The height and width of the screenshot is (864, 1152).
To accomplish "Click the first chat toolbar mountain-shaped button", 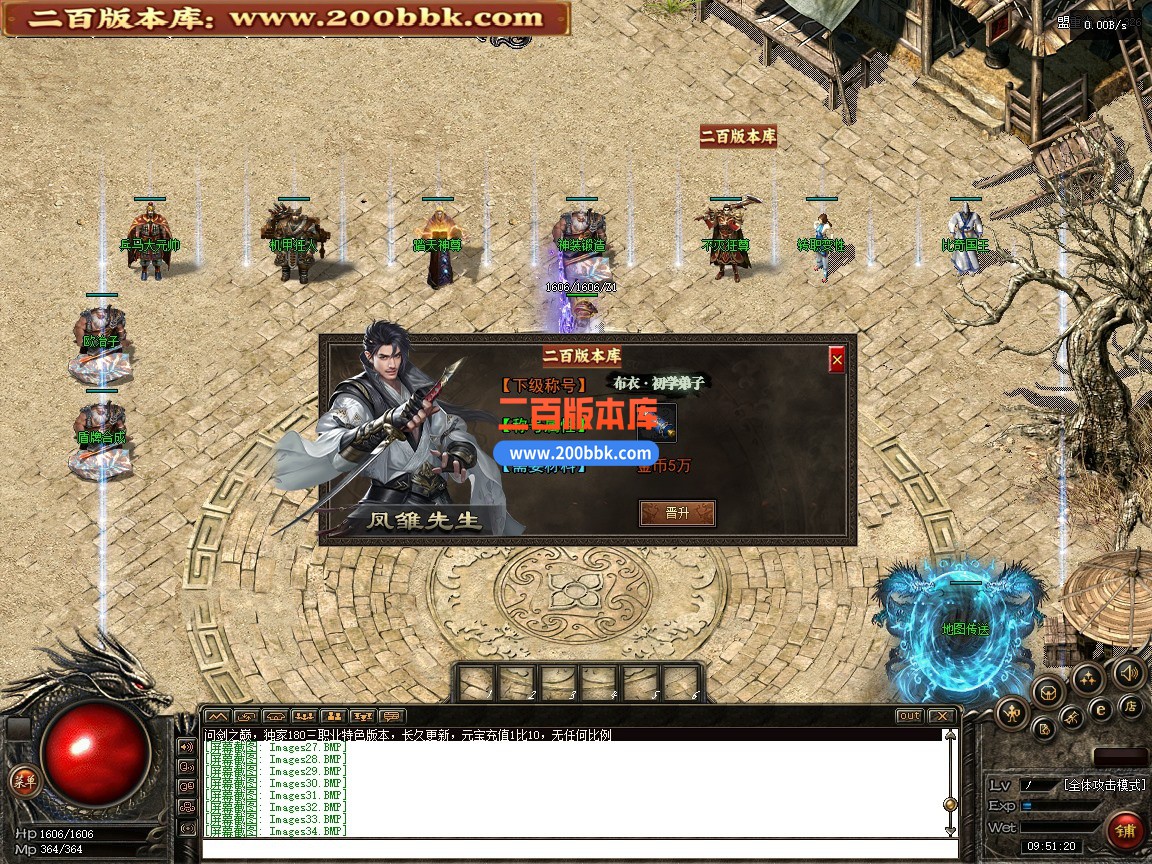I will 218,716.
